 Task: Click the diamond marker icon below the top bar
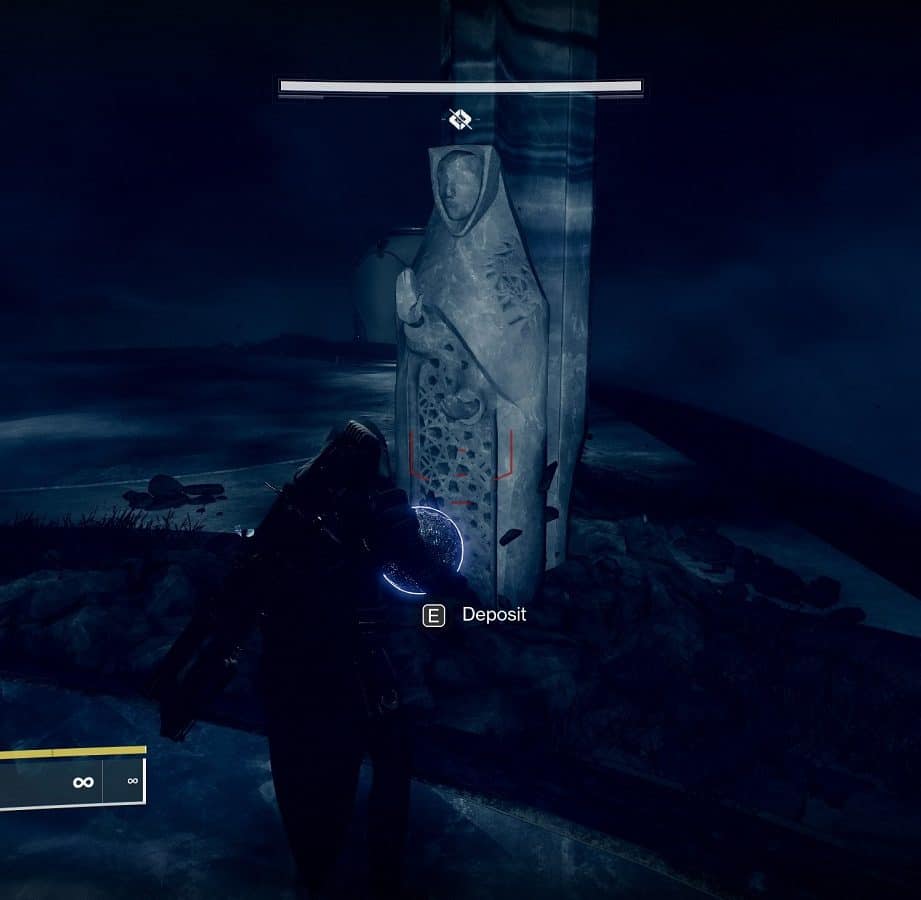tap(460, 120)
